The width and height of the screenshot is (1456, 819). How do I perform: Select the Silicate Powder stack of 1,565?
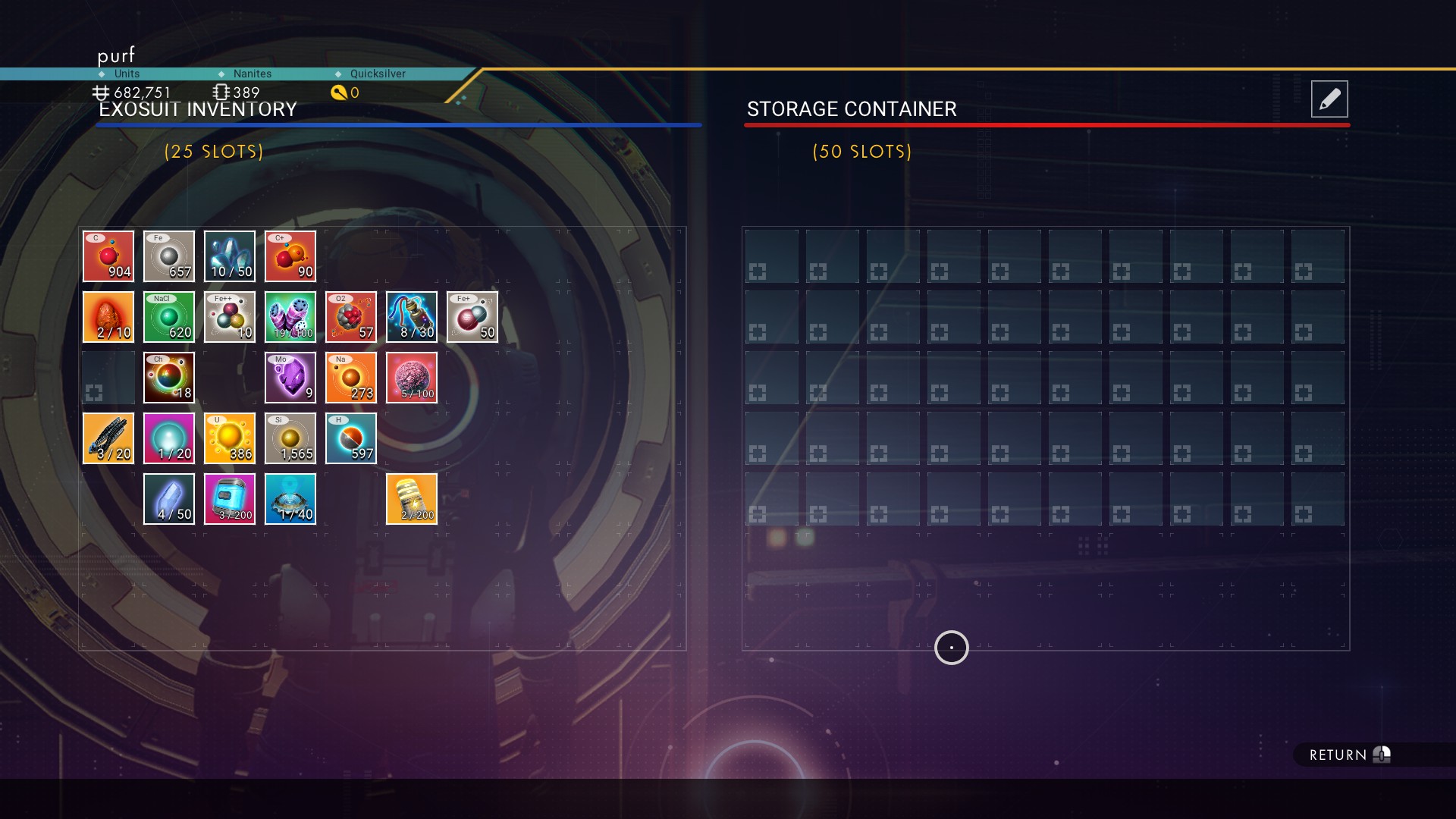click(290, 438)
